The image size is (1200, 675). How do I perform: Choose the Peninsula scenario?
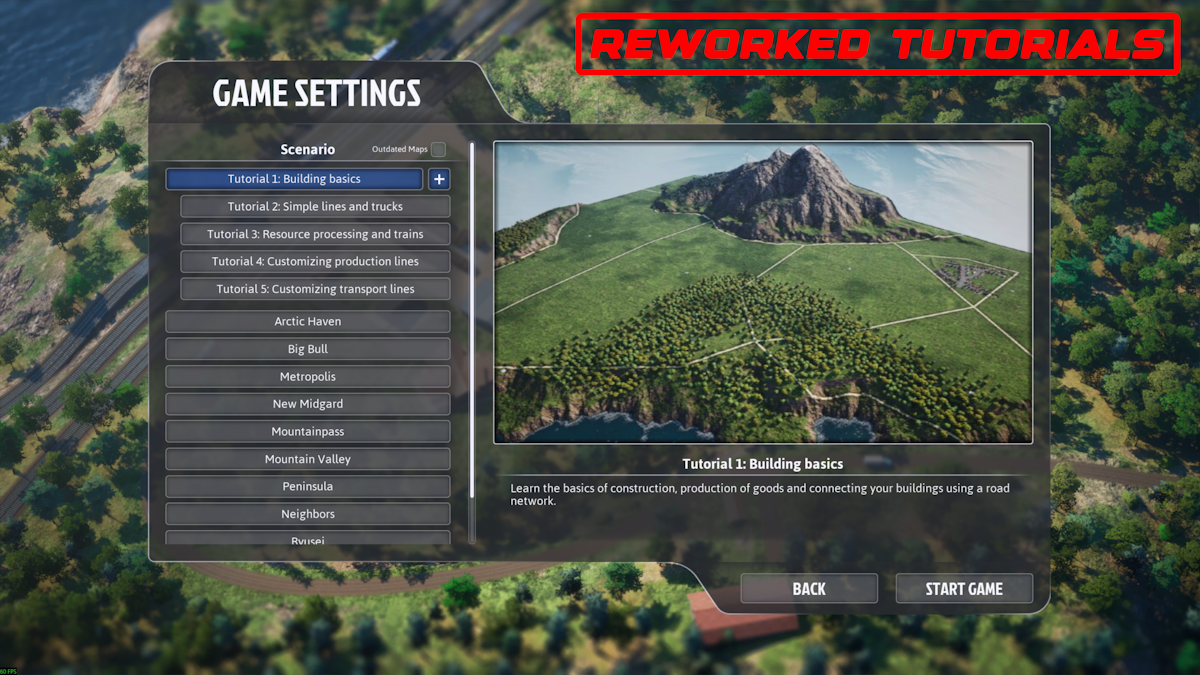(308, 487)
